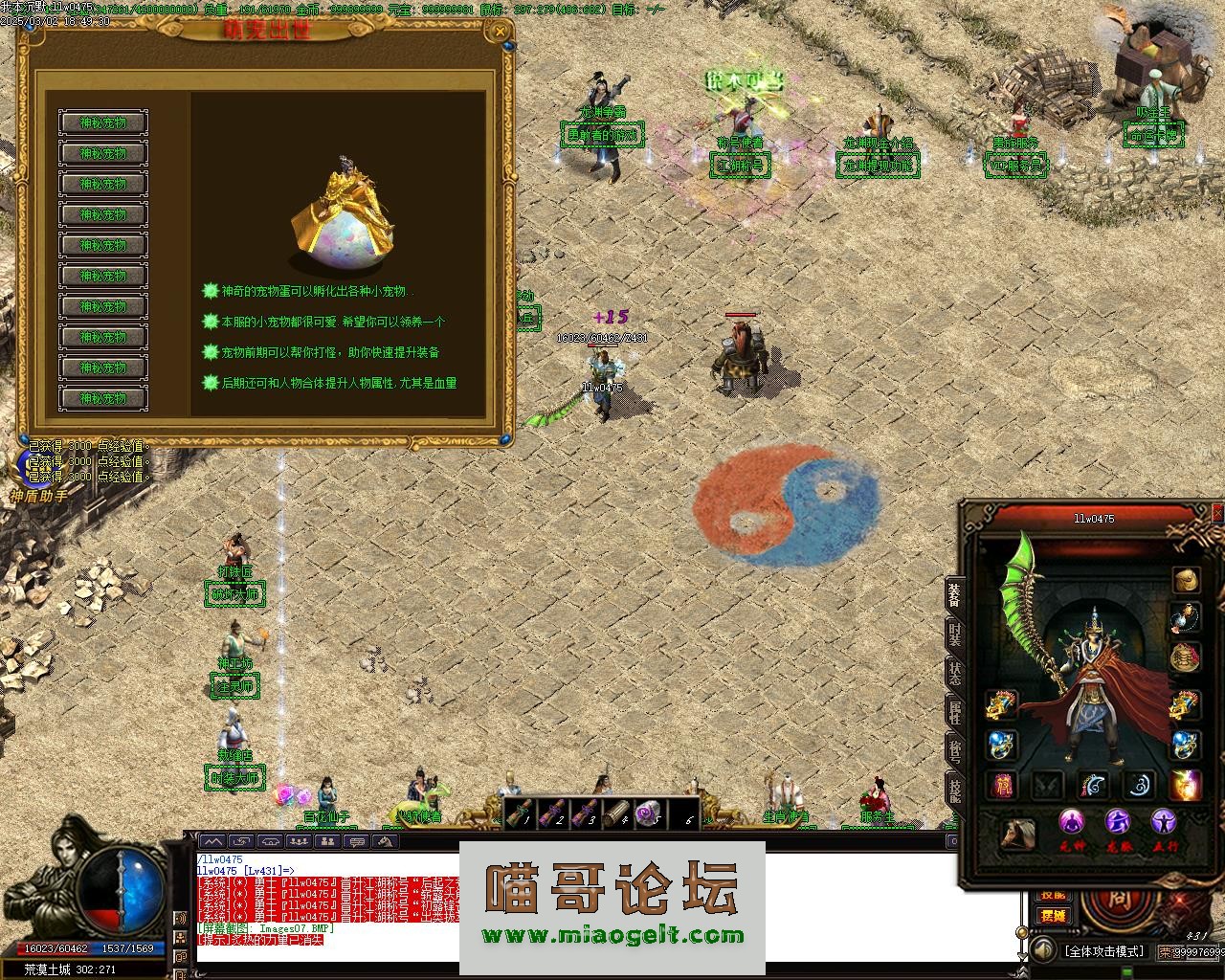Close the pet egg window
This screenshot has height=980, width=1225.
[499, 31]
